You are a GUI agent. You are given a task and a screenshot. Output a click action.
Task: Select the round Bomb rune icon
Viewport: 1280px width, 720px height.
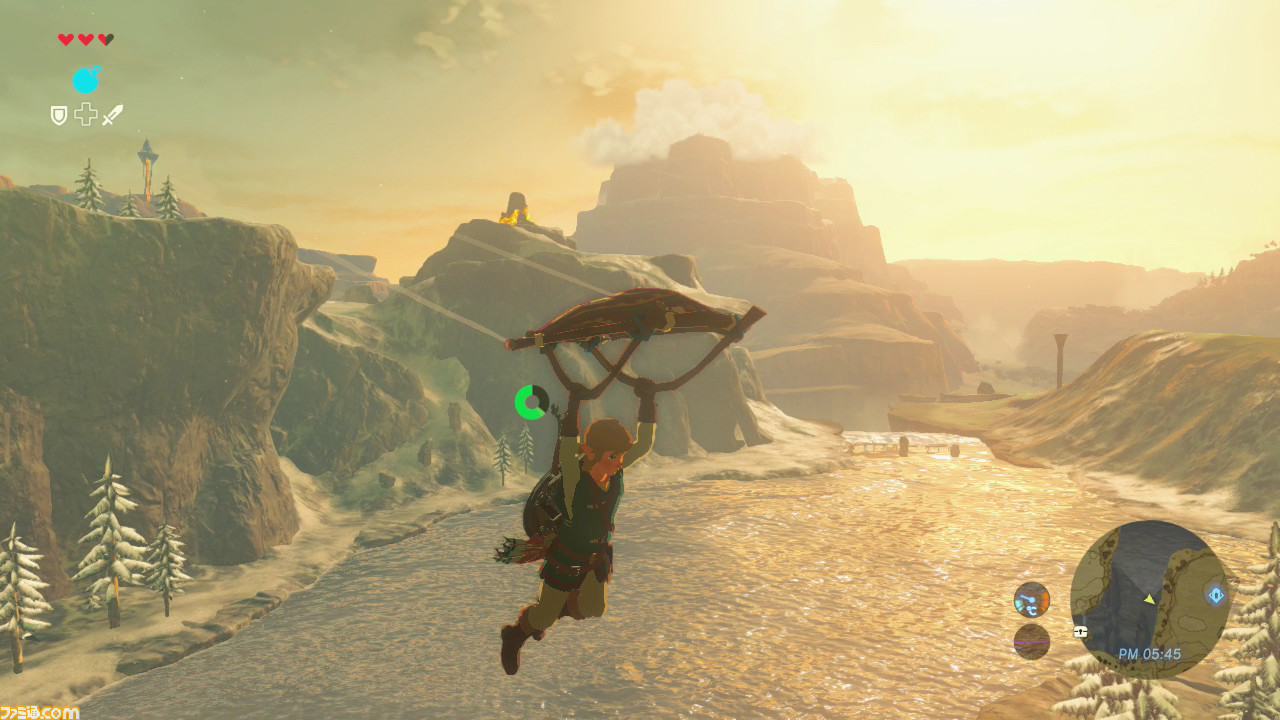[x=86, y=80]
